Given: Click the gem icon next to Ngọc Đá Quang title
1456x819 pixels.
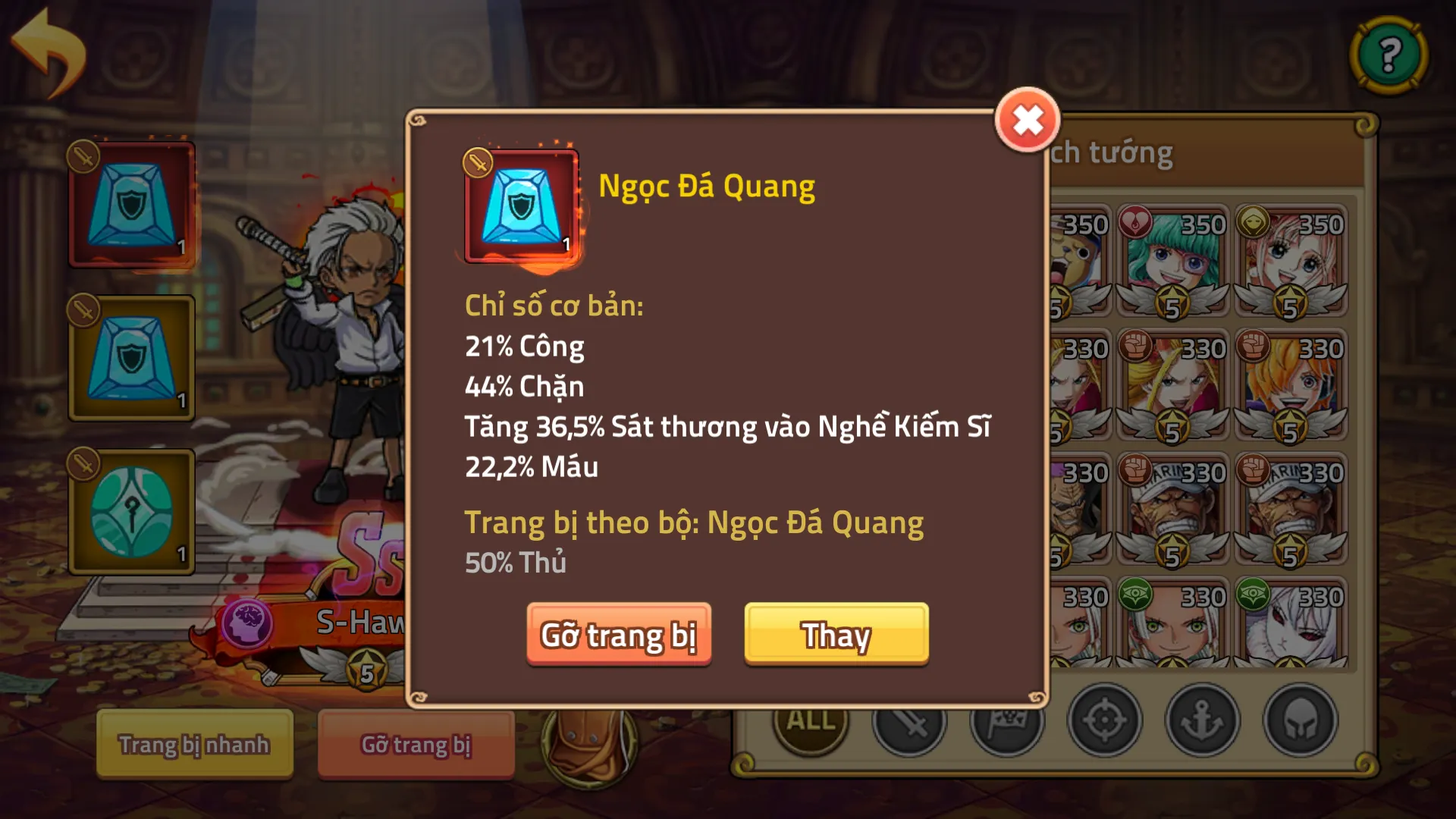Looking at the screenshot, I should (519, 205).
